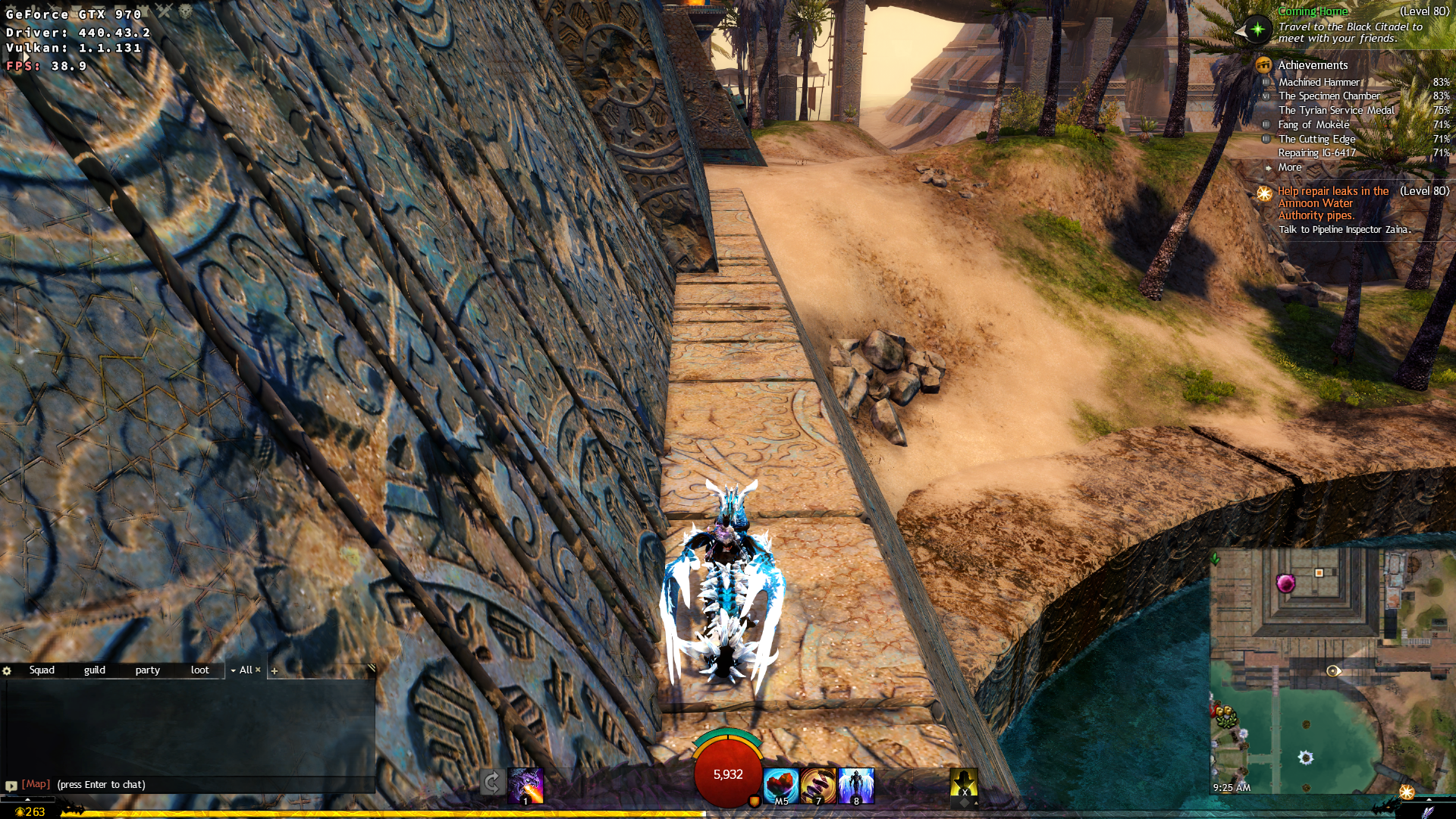Click the Achievements watchlist icon

(x=1265, y=66)
